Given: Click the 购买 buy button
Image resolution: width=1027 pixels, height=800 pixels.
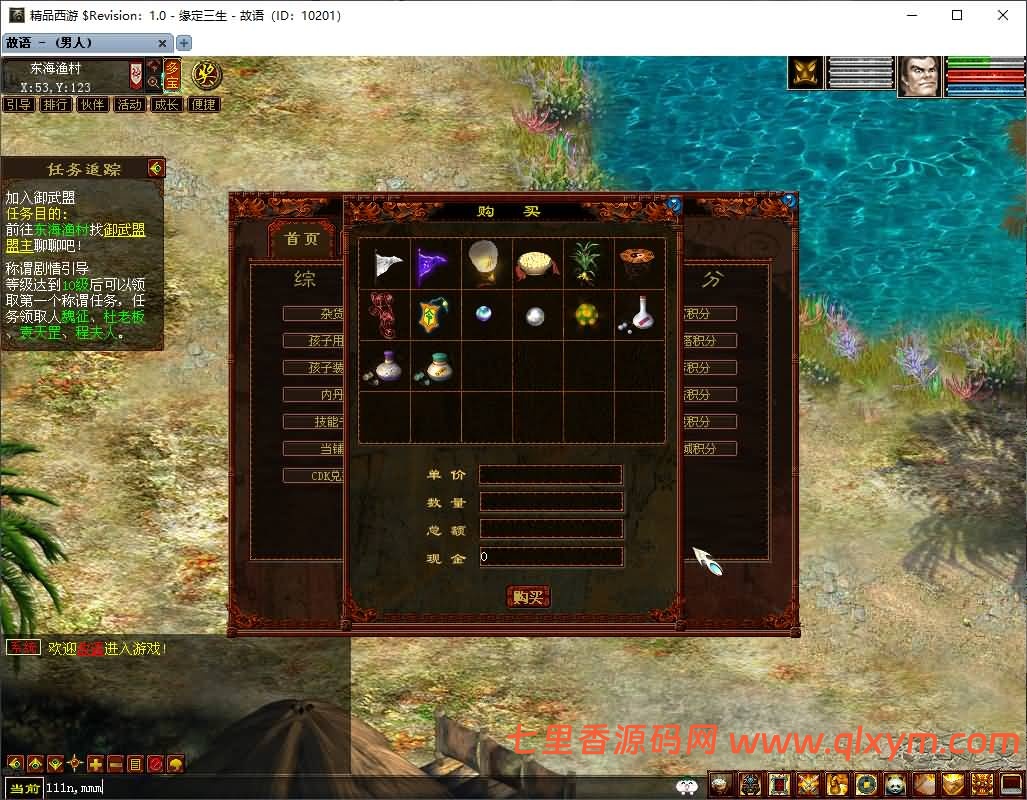Looking at the screenshot, I should [x=528, y=597].
